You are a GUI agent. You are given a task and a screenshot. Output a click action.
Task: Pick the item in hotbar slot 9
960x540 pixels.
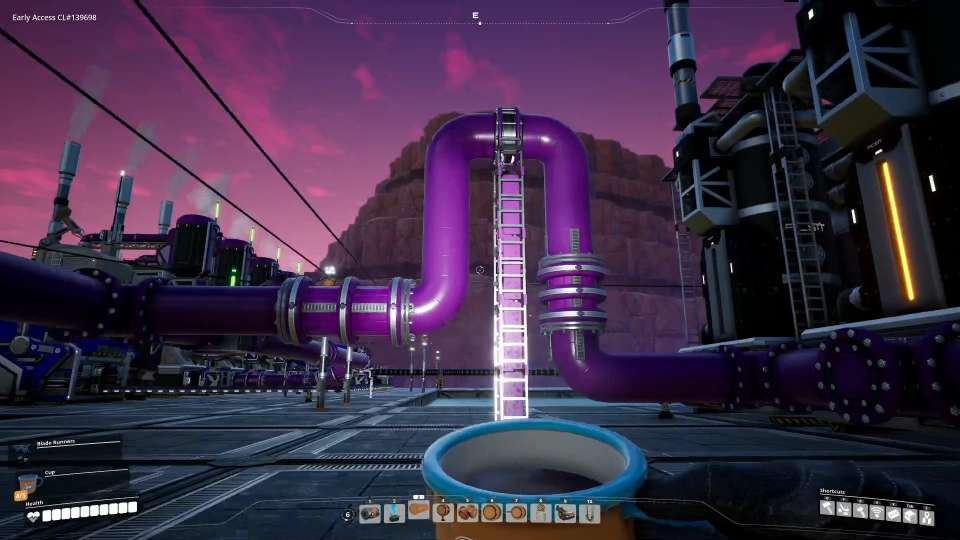565,513
